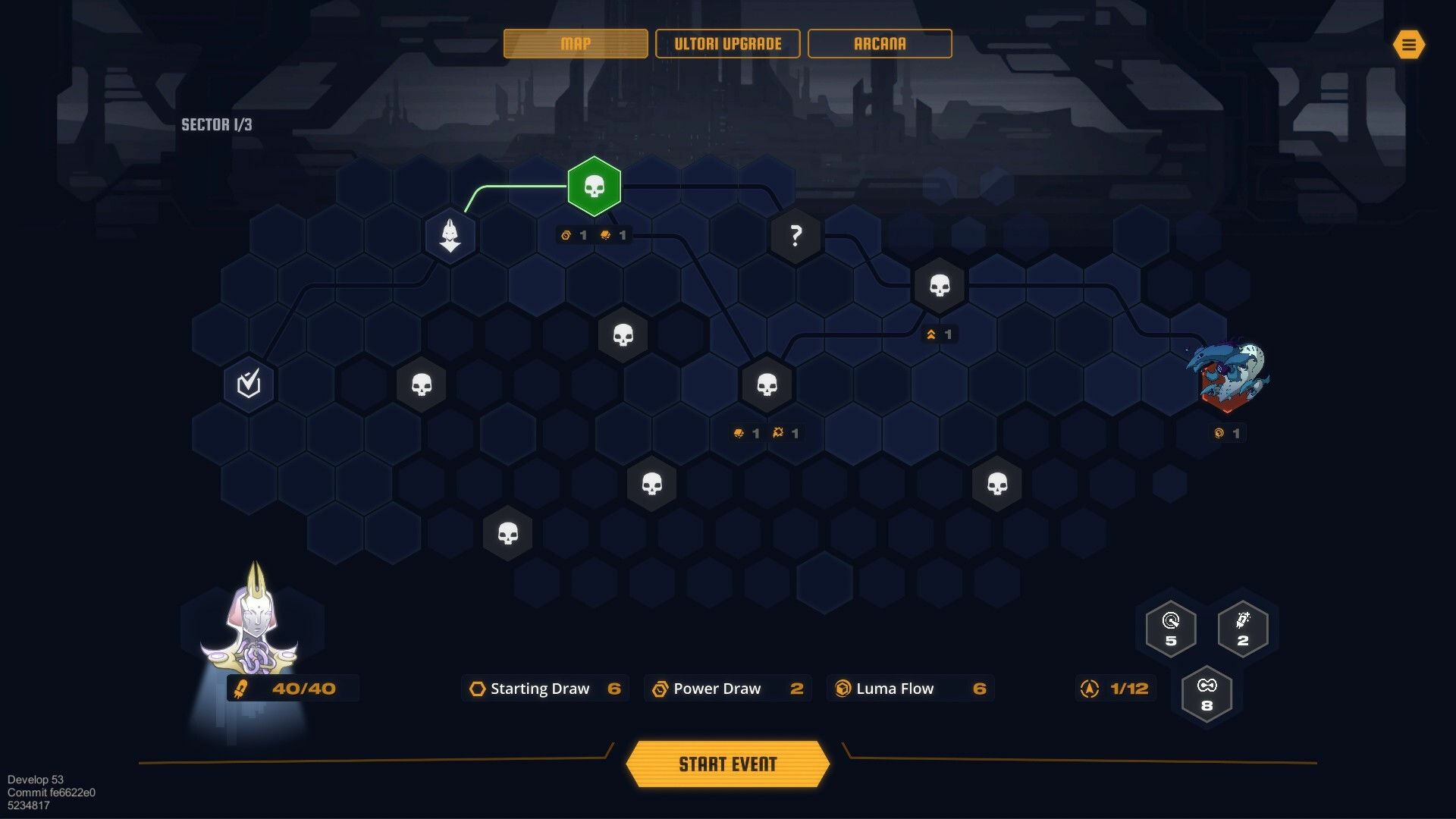This screenshot has height=819, width=1456.
Task: Select the skull node with upgrade reward
Action: pos(939,286)
